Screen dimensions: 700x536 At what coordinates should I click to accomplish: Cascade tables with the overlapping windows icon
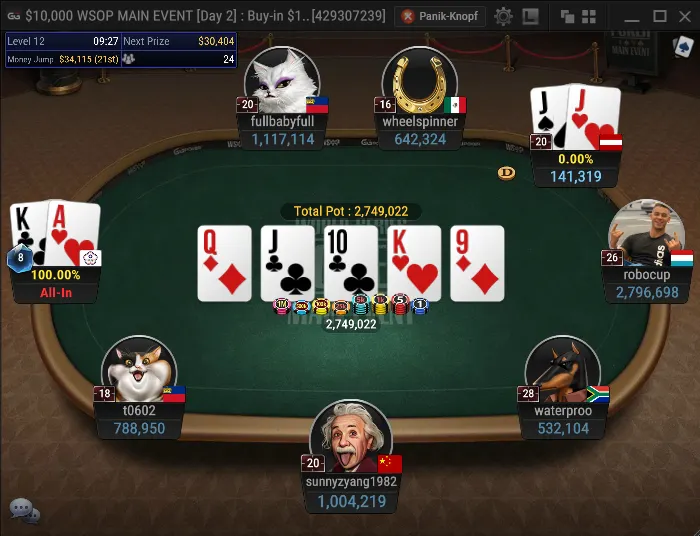coord(567,16)
